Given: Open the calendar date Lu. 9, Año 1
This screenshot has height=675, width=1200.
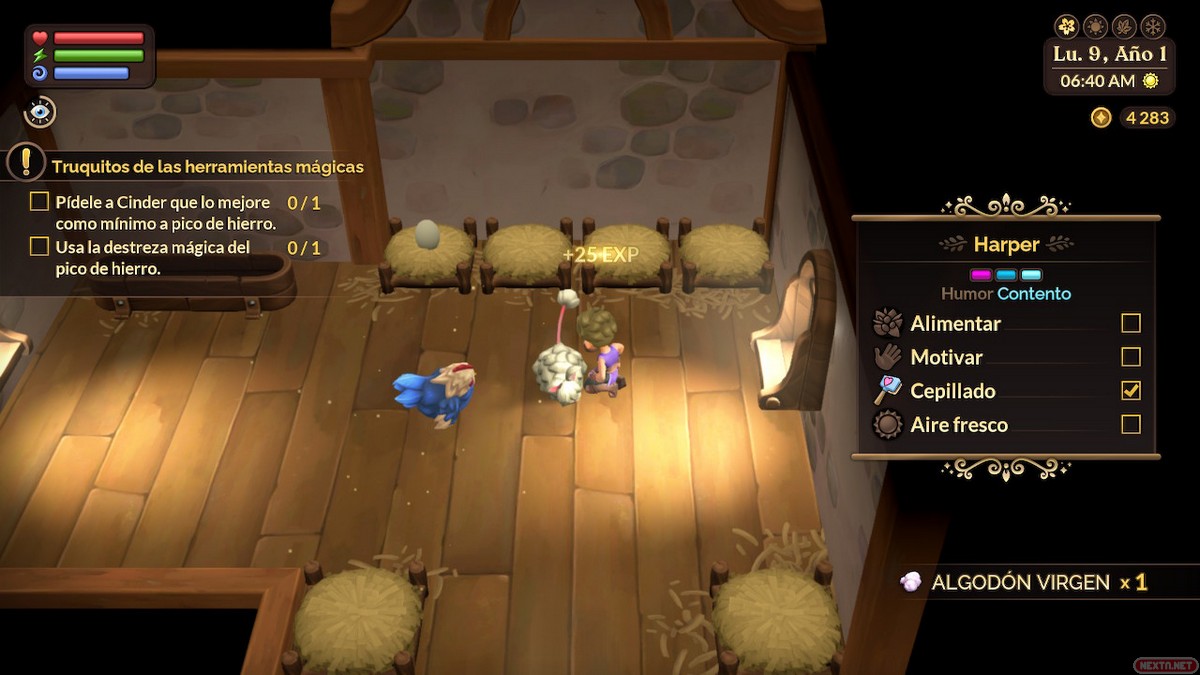Looking at the screenshot, I should [x=1108, y=53].
